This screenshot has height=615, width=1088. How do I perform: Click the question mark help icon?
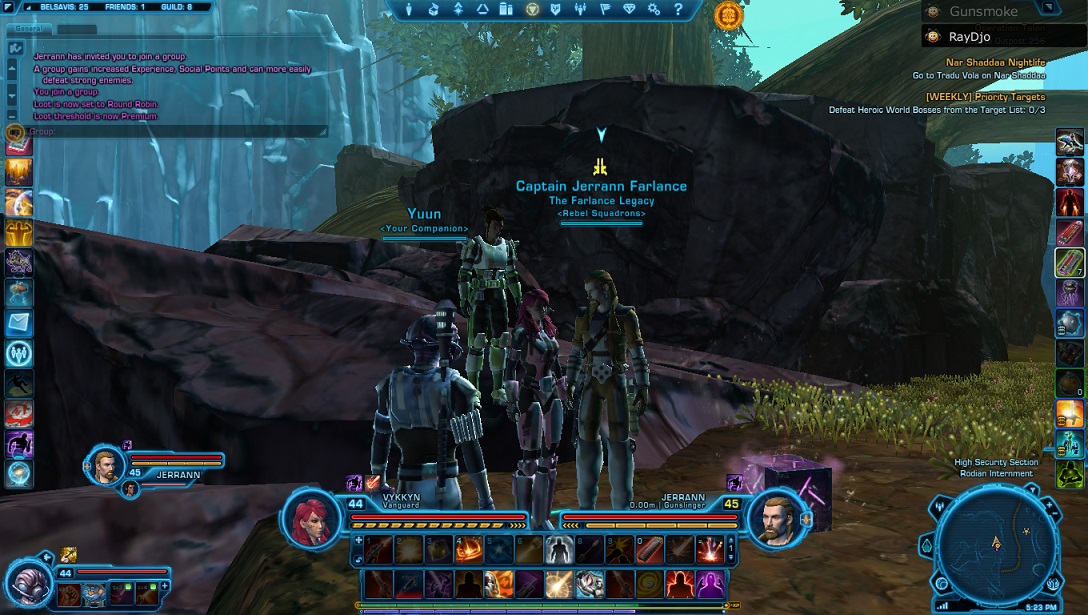(679, 9)
